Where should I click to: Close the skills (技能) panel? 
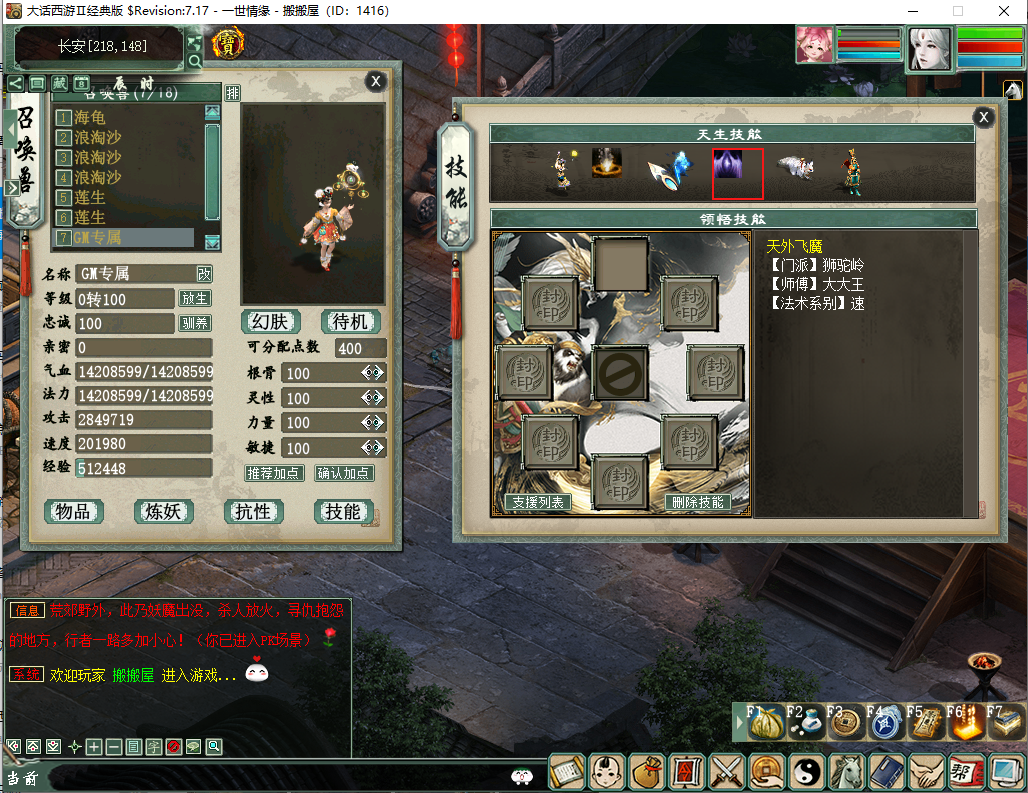click(984, 118)
